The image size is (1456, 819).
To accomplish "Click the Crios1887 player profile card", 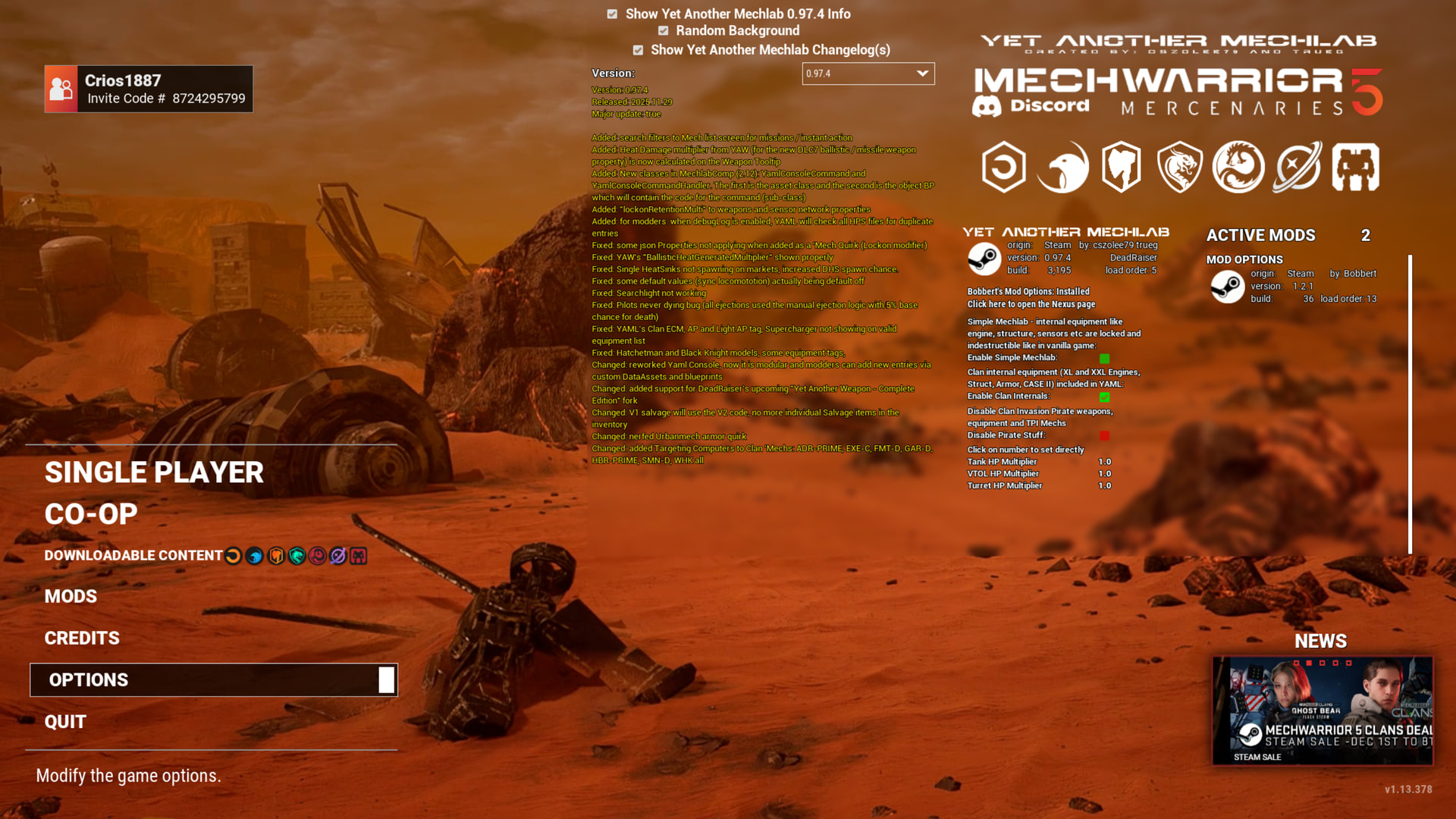I will [x=149, y=89].
